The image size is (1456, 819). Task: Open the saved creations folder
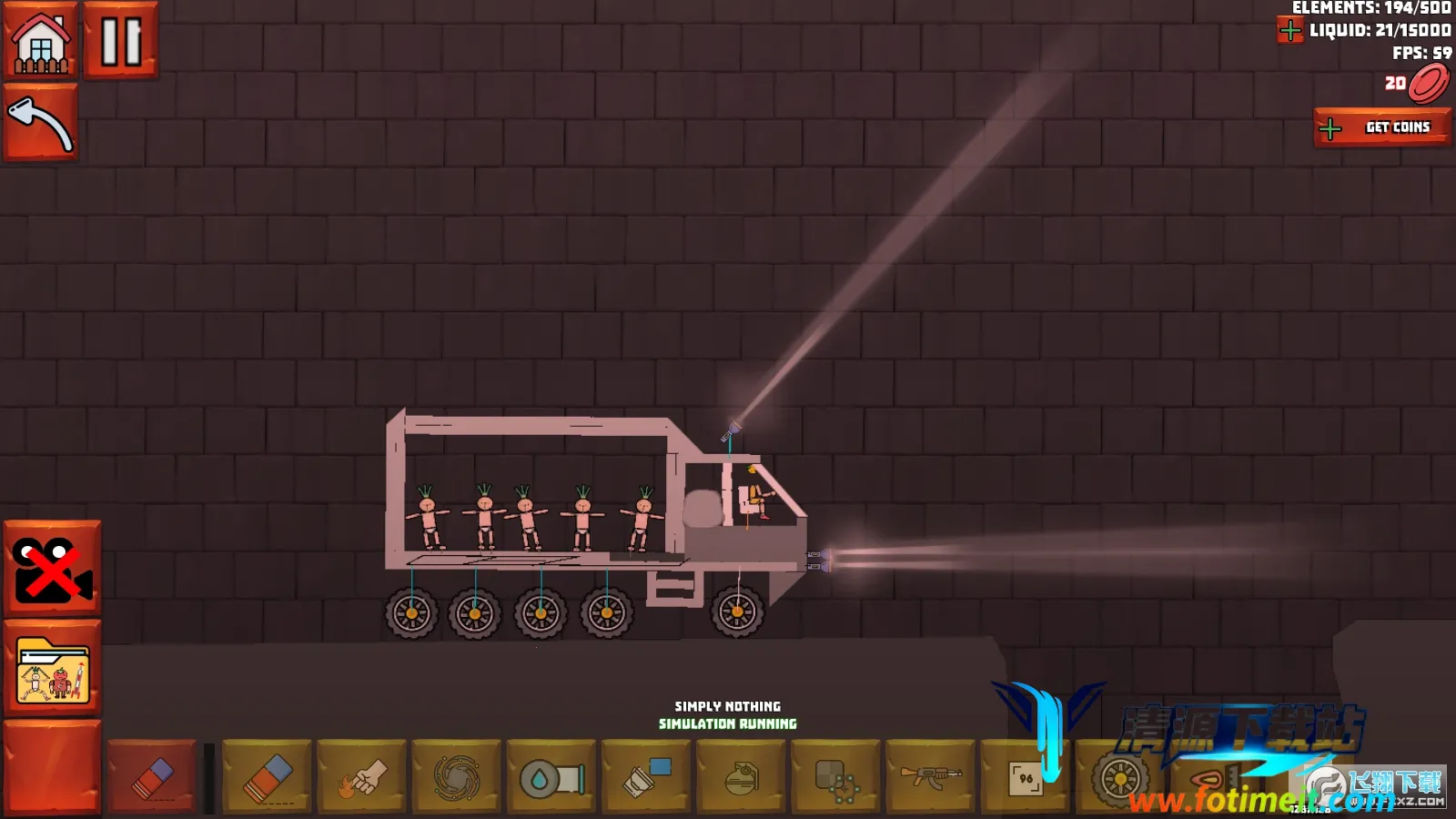coord(53,669)
